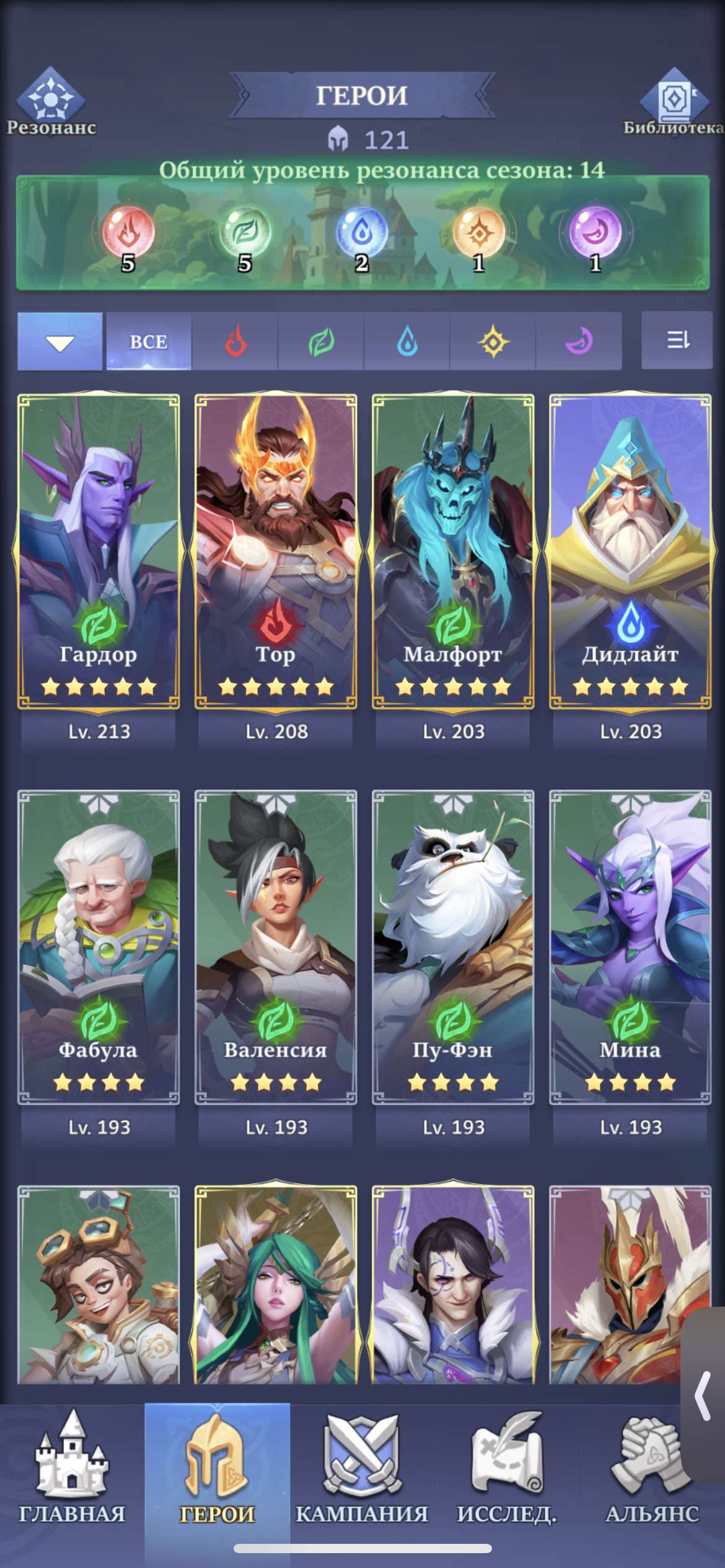Image resolution: width=725 pixels, height=1568 pixels.
Task: Select the Тор hero card
Action: pyautogui.click(x=276, y=551)
